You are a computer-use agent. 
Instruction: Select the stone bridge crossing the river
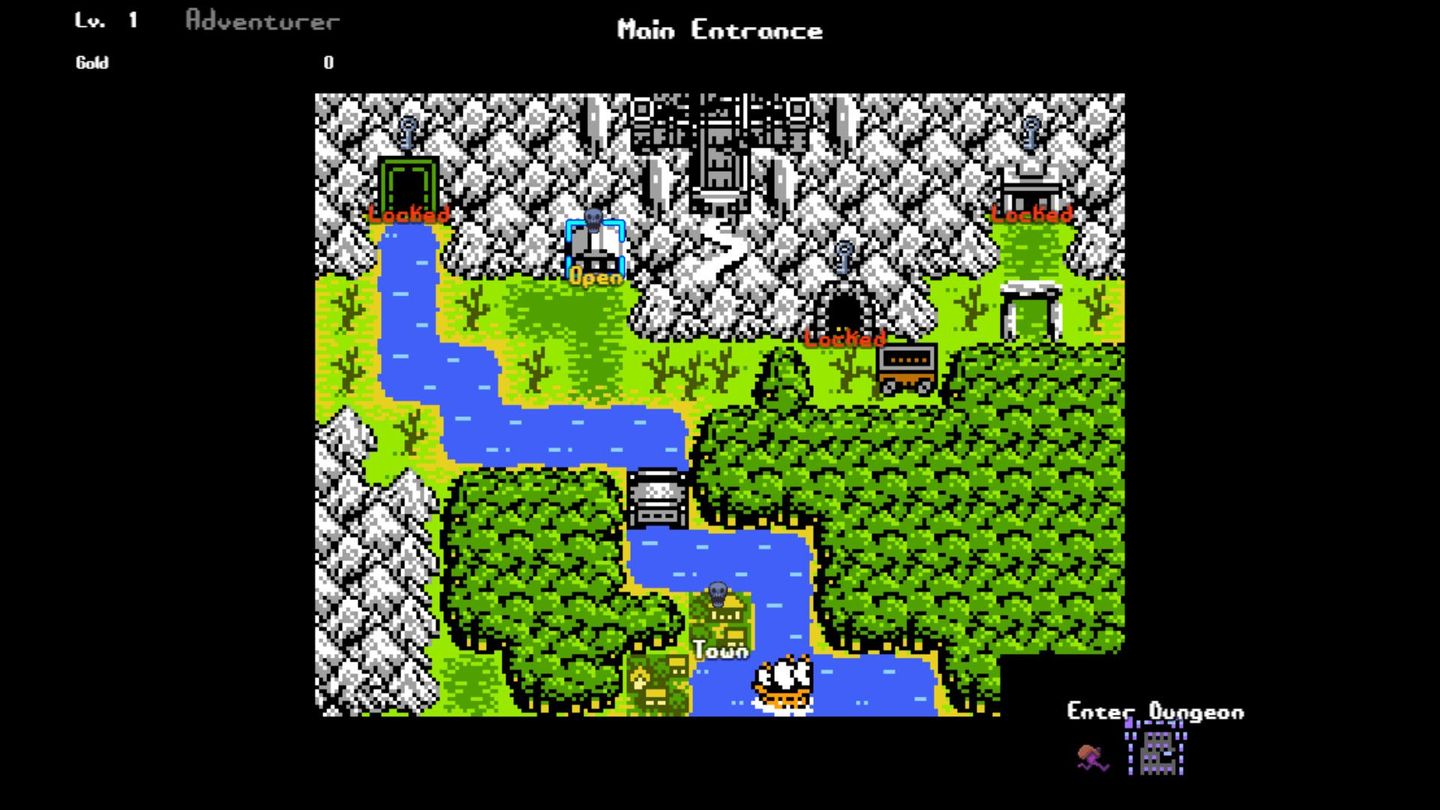[660, 497]
